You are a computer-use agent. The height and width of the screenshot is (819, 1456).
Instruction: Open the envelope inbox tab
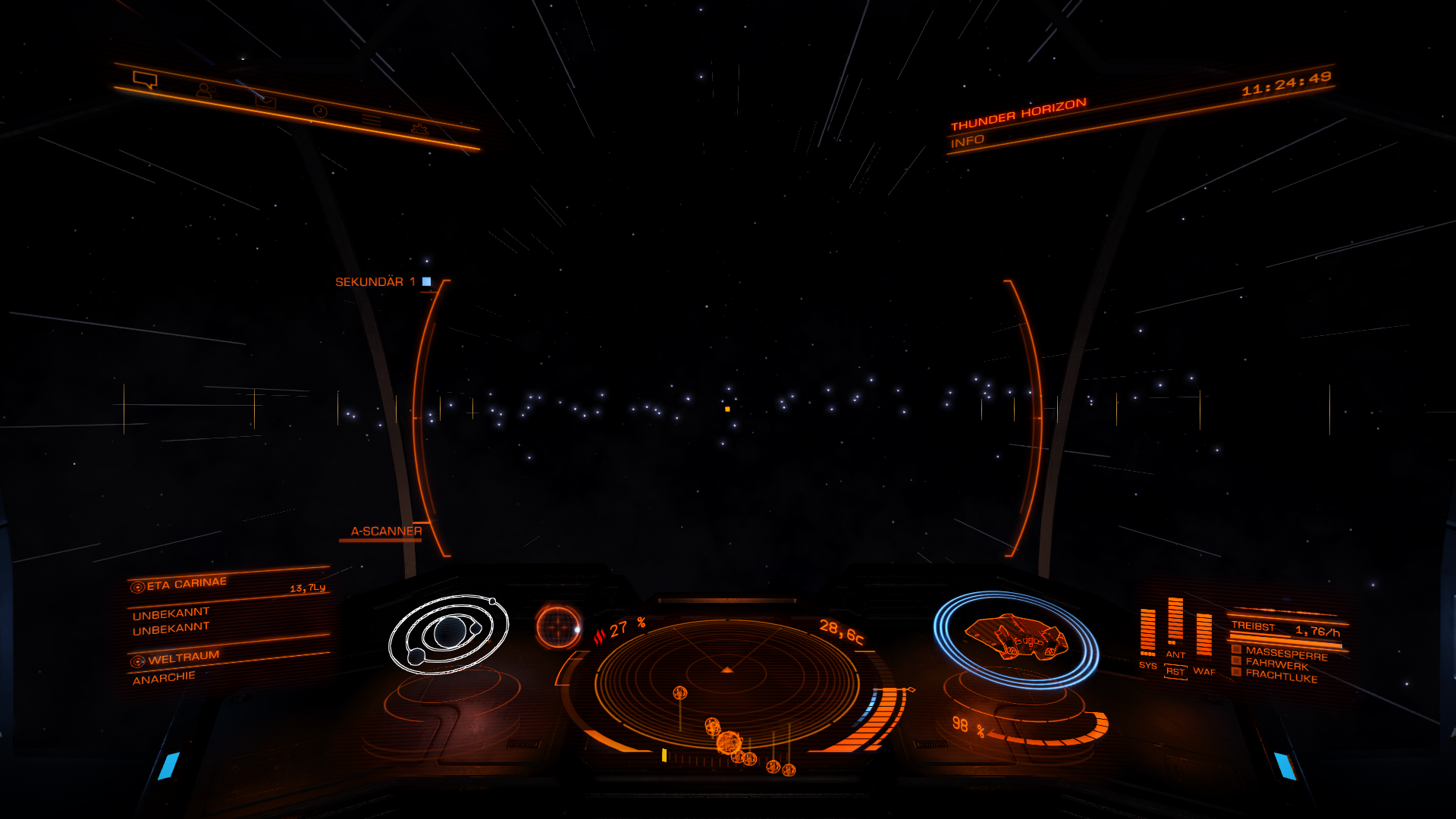[265, 101]
